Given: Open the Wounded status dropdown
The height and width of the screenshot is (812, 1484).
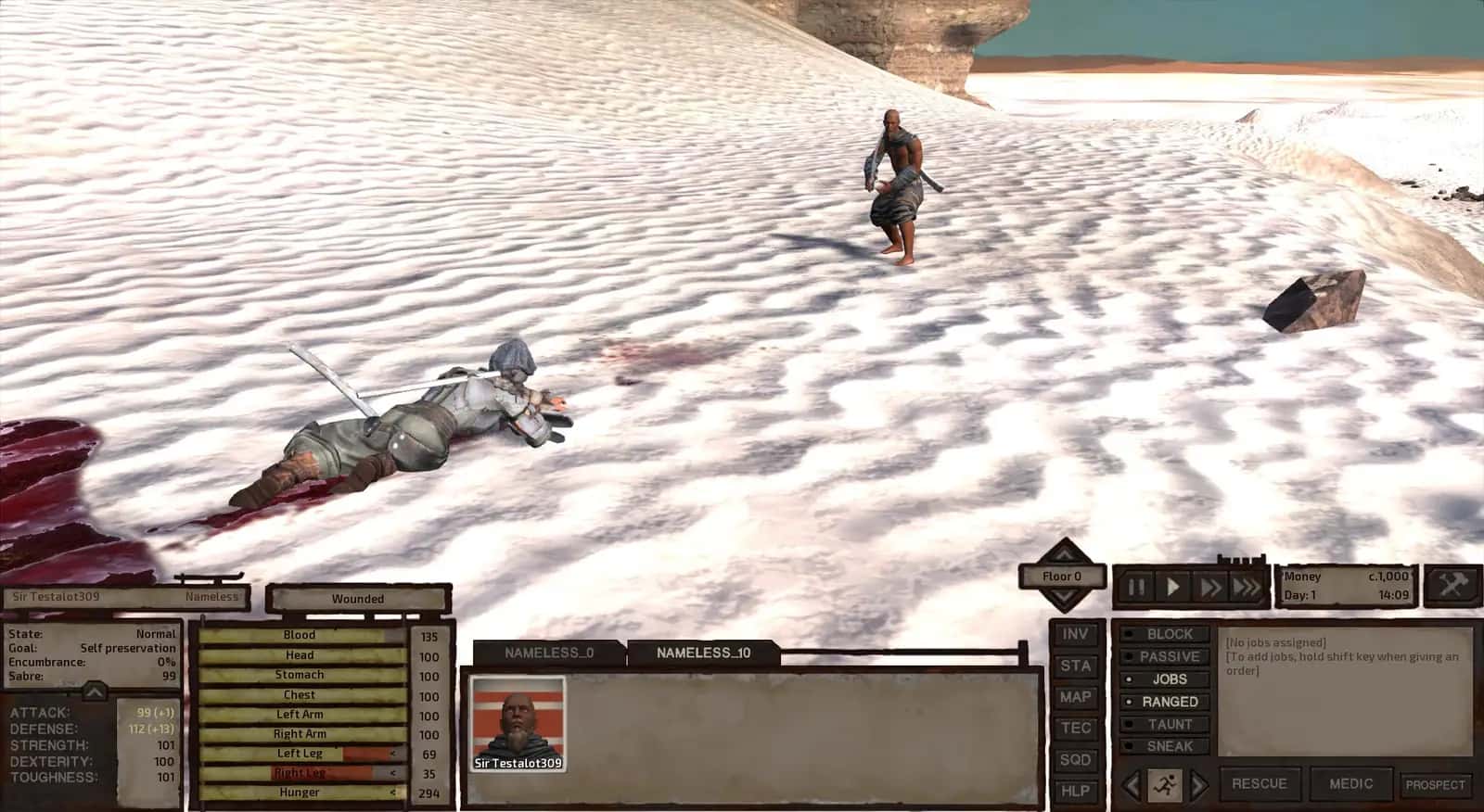Looking at the screenshot, I should (x=357, y=599).
